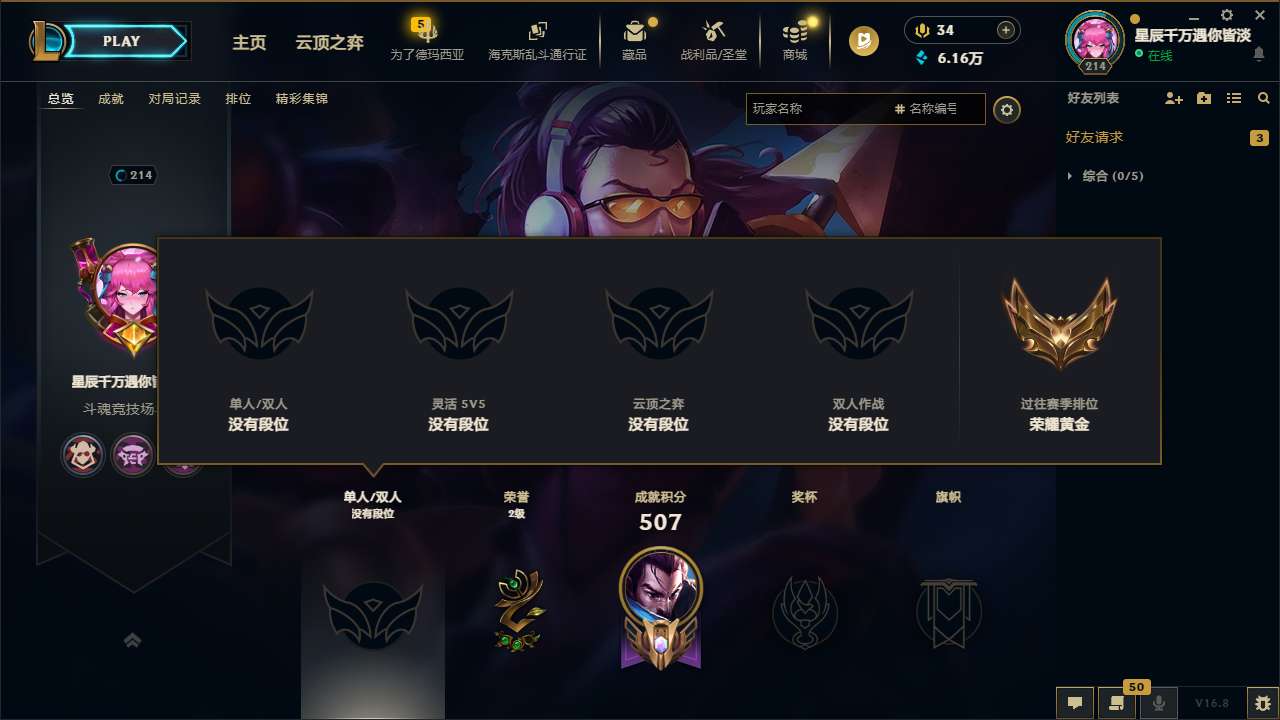The image size is (1280, 720).
Task: Toggle the friends search magnifier
Action: 1263,98
